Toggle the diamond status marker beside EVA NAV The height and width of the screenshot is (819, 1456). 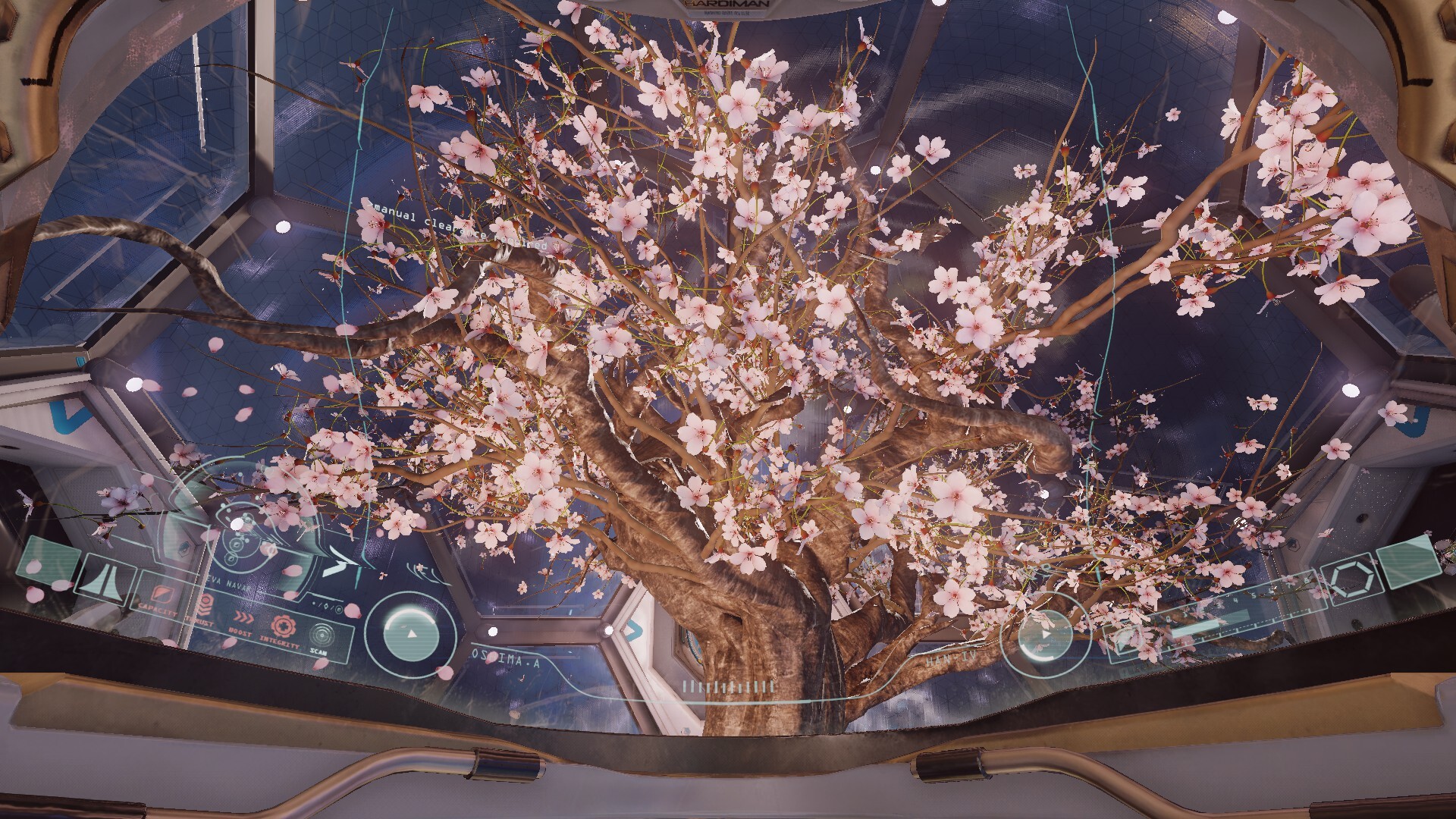click(326, 605)
